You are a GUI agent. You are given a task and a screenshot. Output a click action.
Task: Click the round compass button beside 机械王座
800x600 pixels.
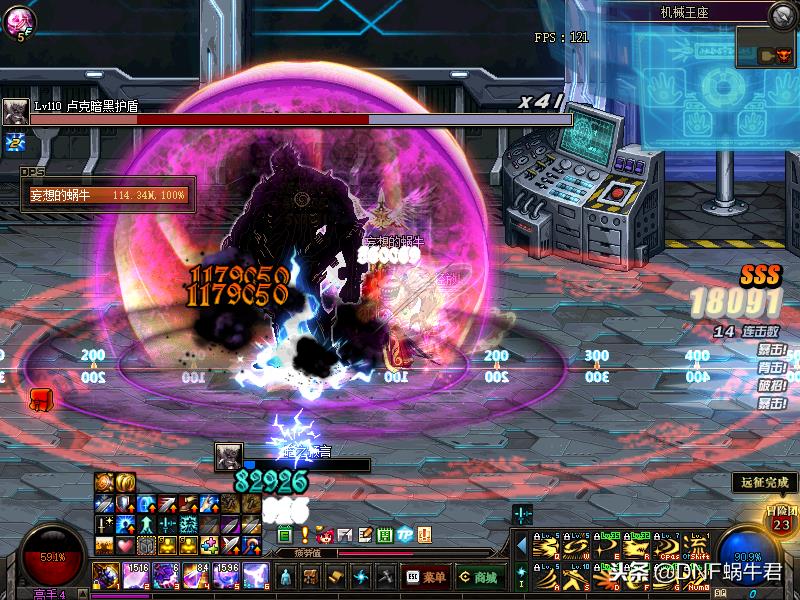[x=783, y=14]
